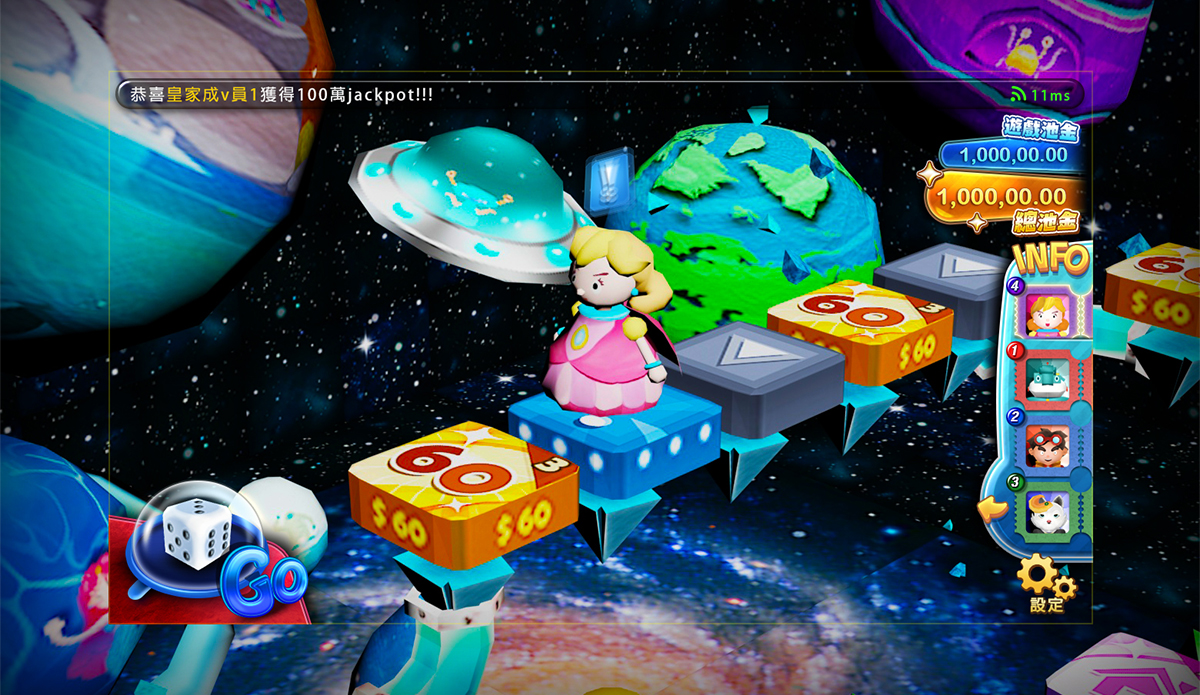Open the gear settings menu
The image size is (1200, 695).
pos(1045,582)
